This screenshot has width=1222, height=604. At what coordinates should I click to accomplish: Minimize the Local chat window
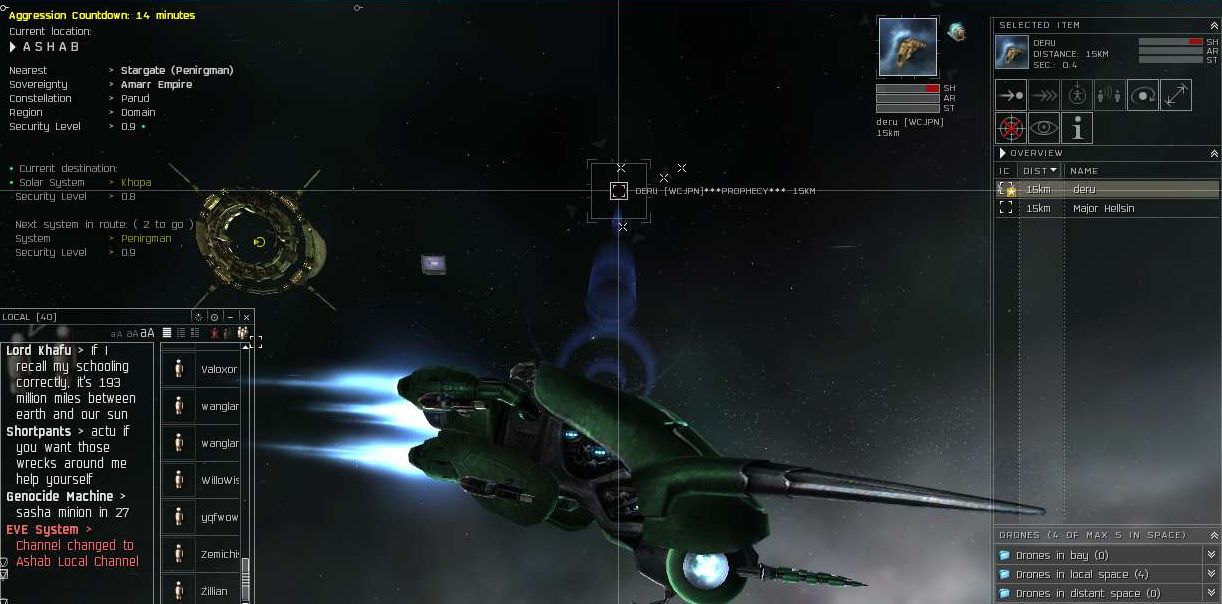230,317
